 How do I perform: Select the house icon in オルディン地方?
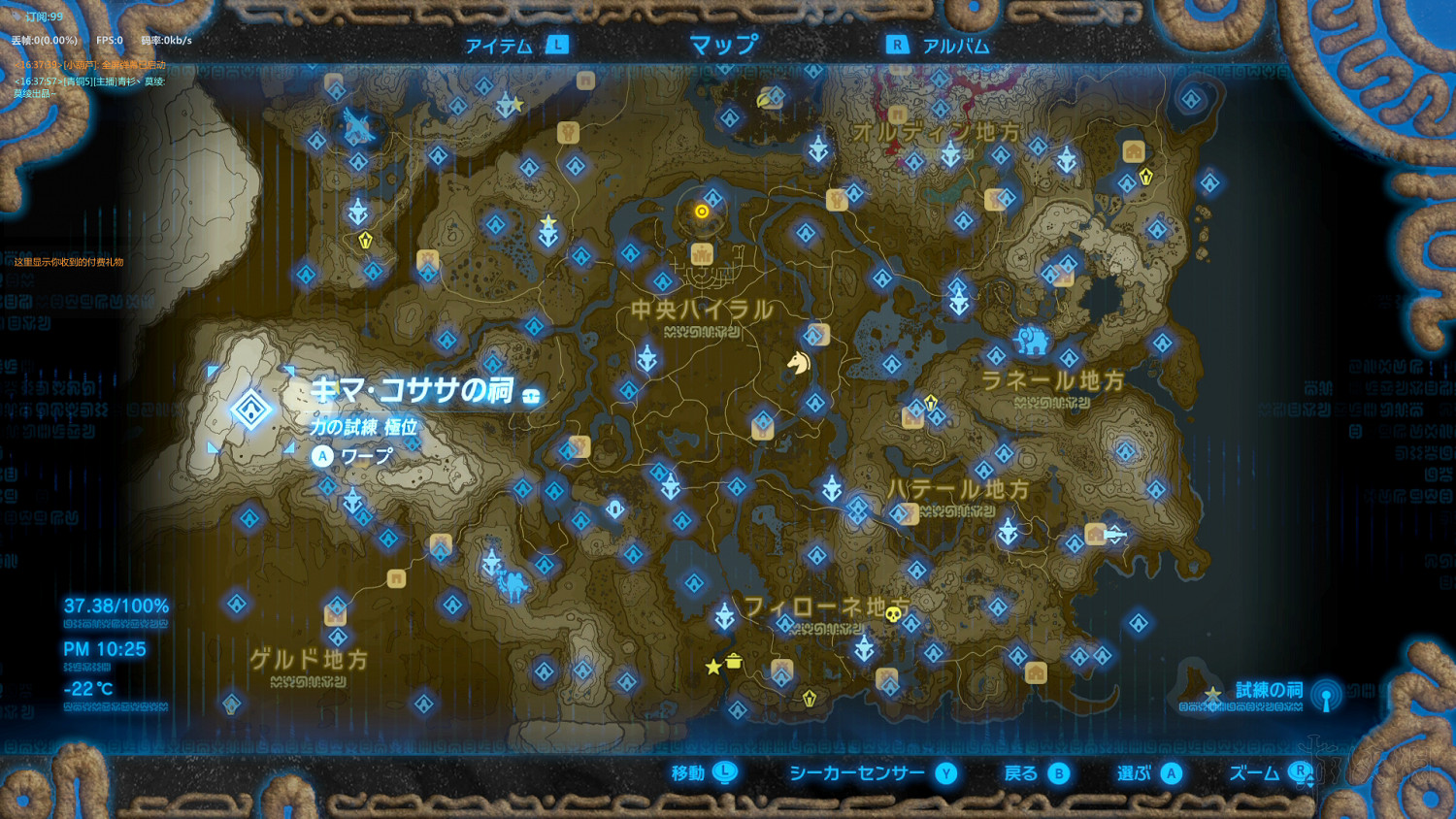(x=1134, y=152)
